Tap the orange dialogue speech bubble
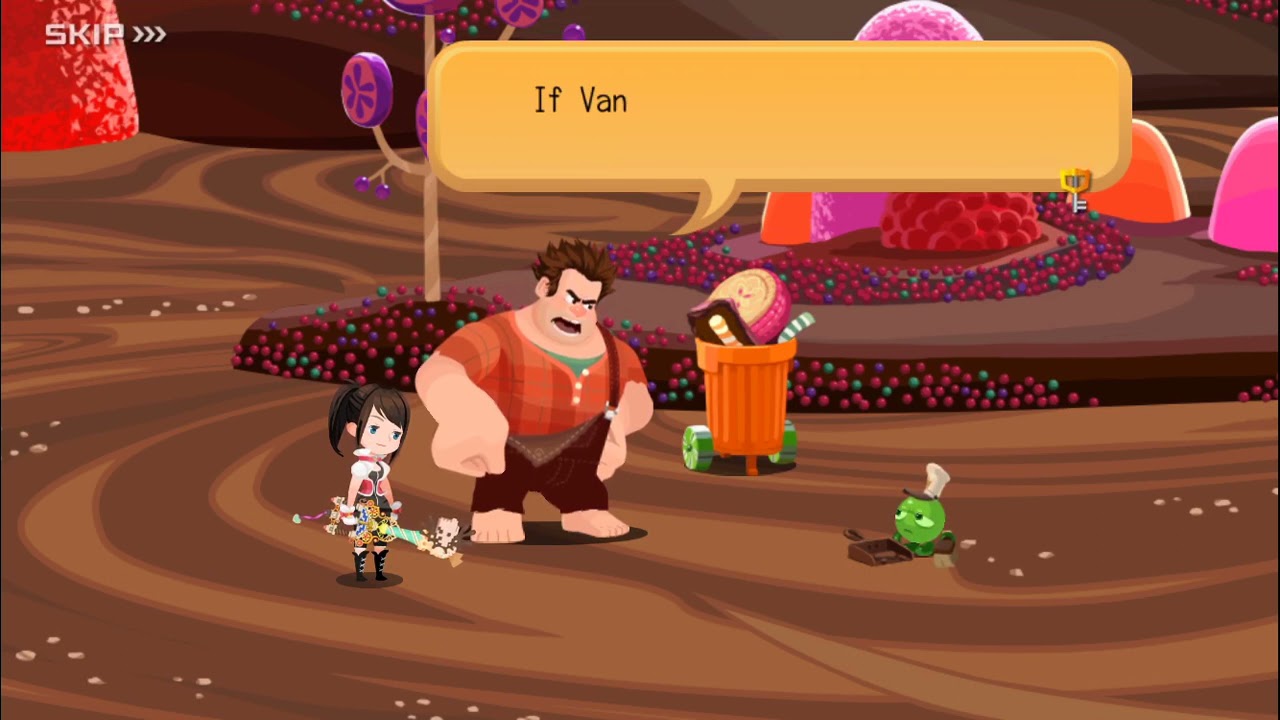The image size is (1280, 720). (780, 115)
